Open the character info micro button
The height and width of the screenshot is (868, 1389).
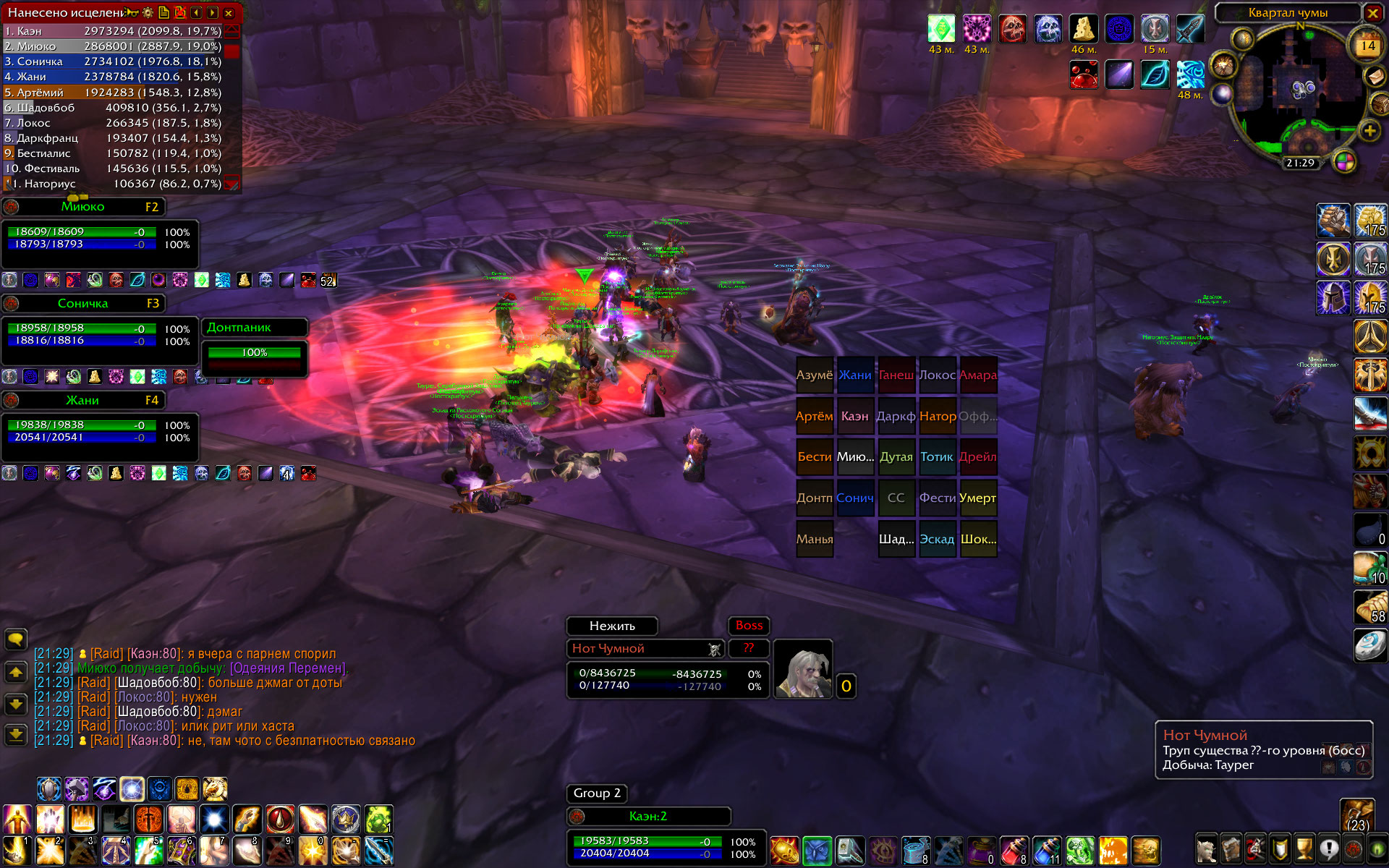(x=1206, y=848)
